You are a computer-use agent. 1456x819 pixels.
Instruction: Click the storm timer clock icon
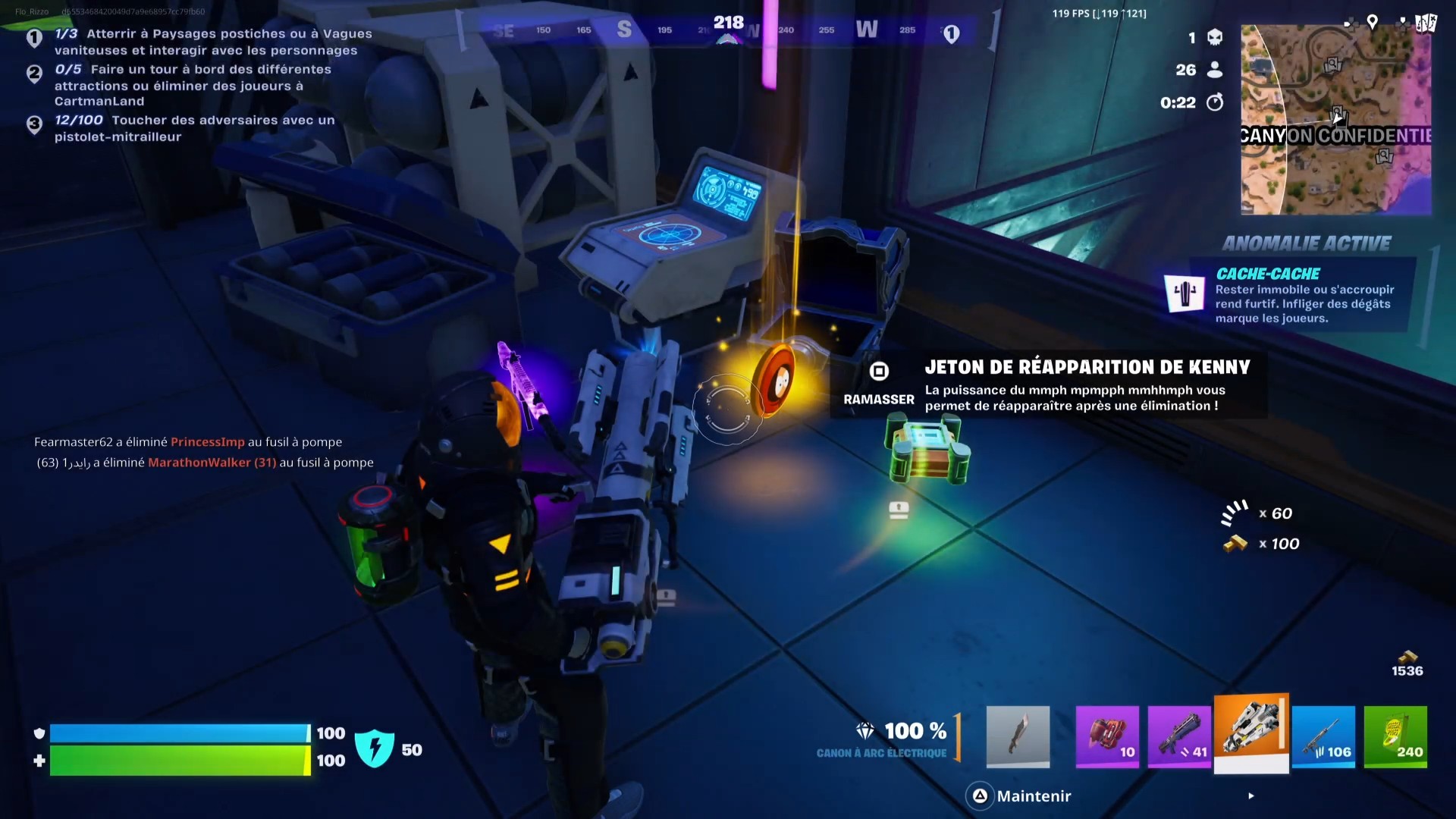click(1214, 102)
